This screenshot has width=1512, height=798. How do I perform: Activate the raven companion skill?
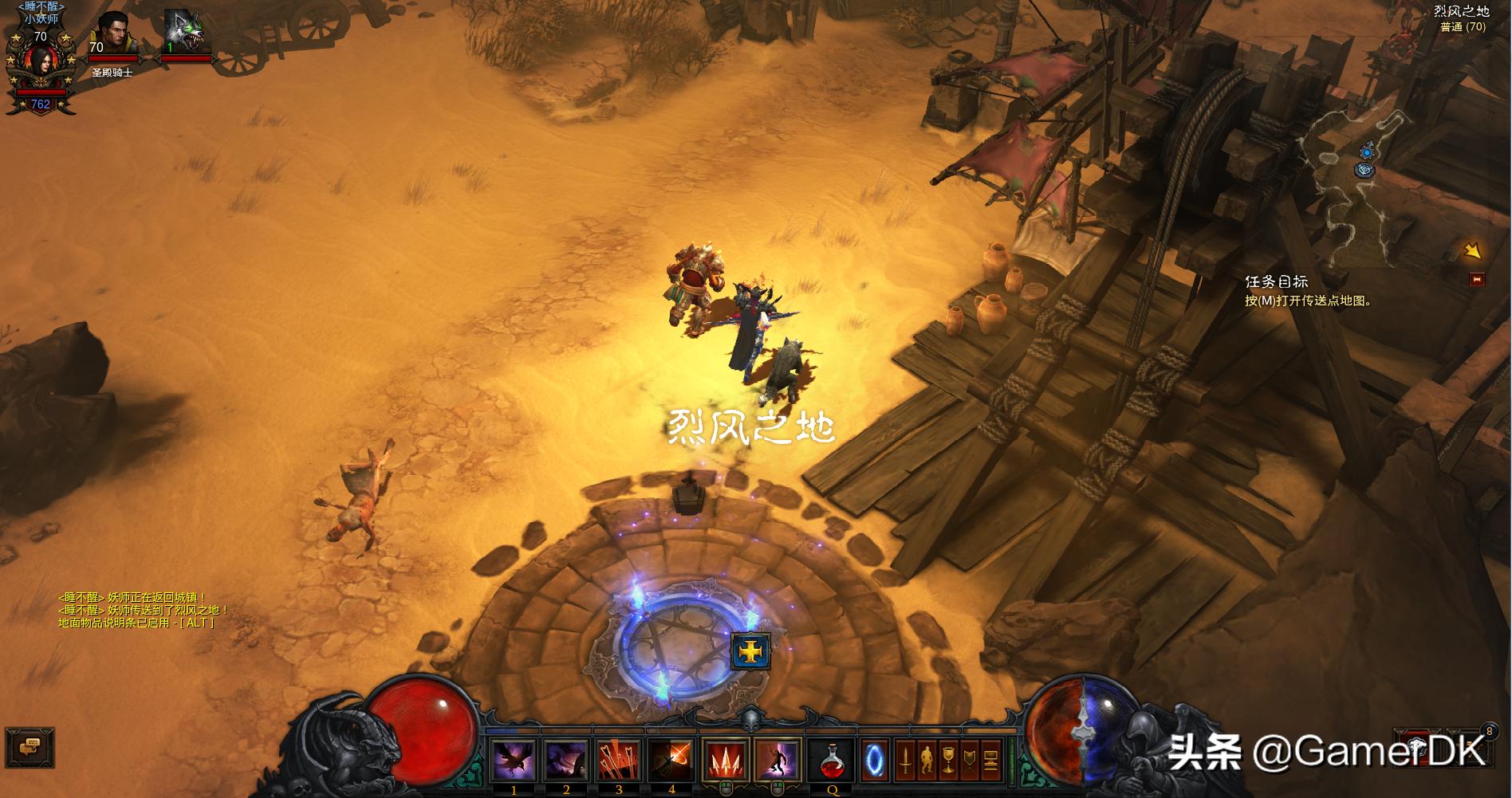[514, 760]
